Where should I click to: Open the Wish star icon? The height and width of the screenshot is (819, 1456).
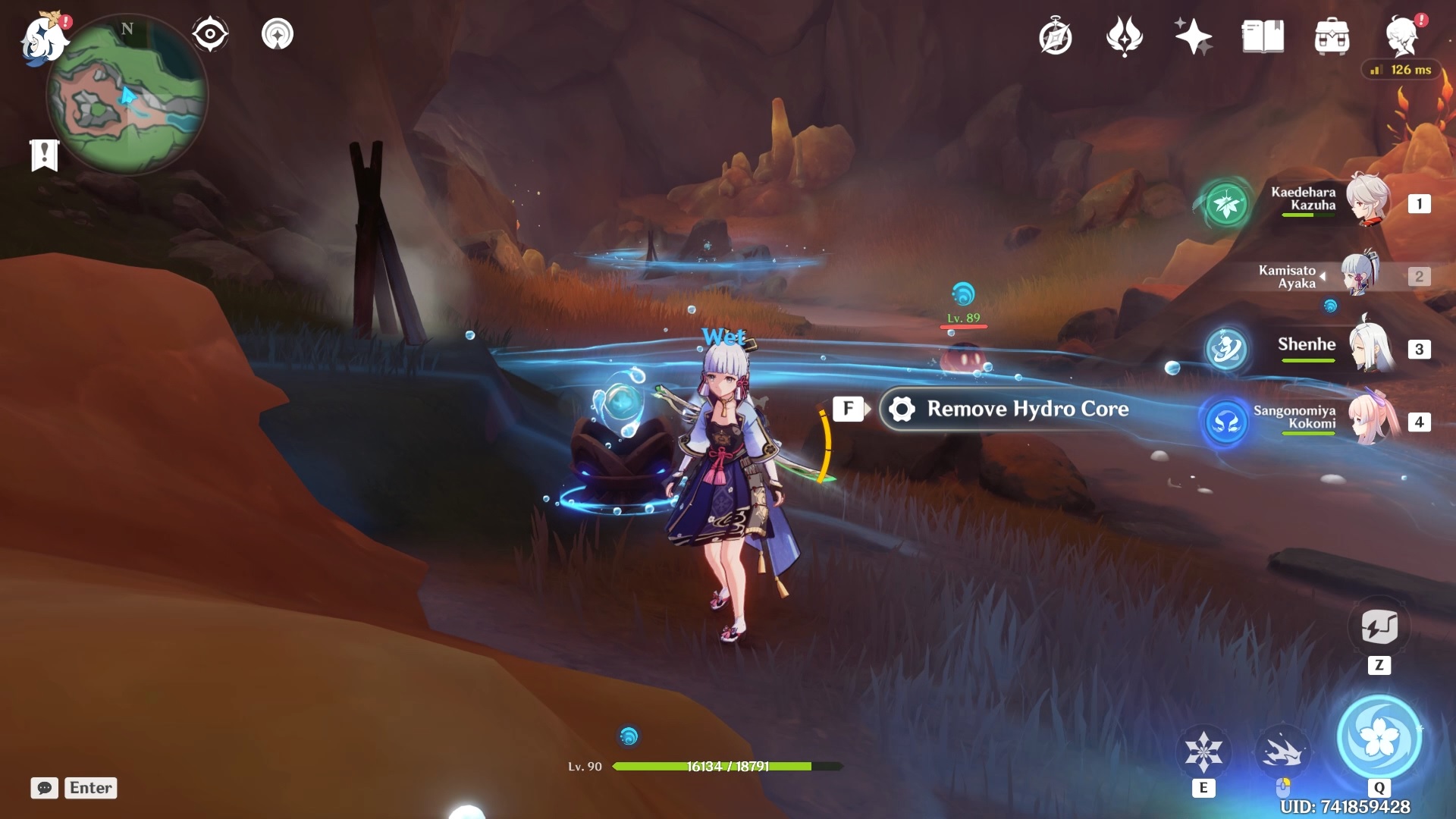(1193, 36)
